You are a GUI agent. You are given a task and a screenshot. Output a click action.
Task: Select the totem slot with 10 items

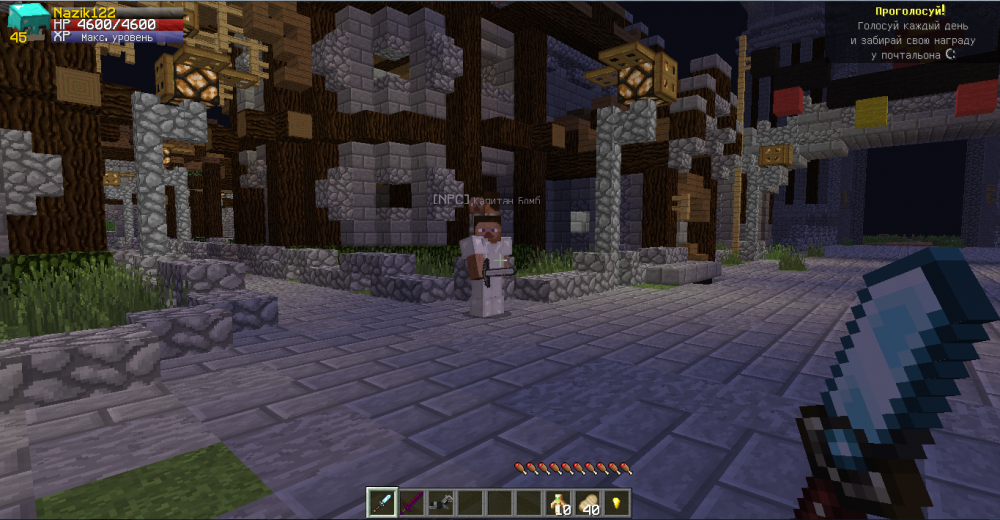pyautogui.click(x=556, y=503)
